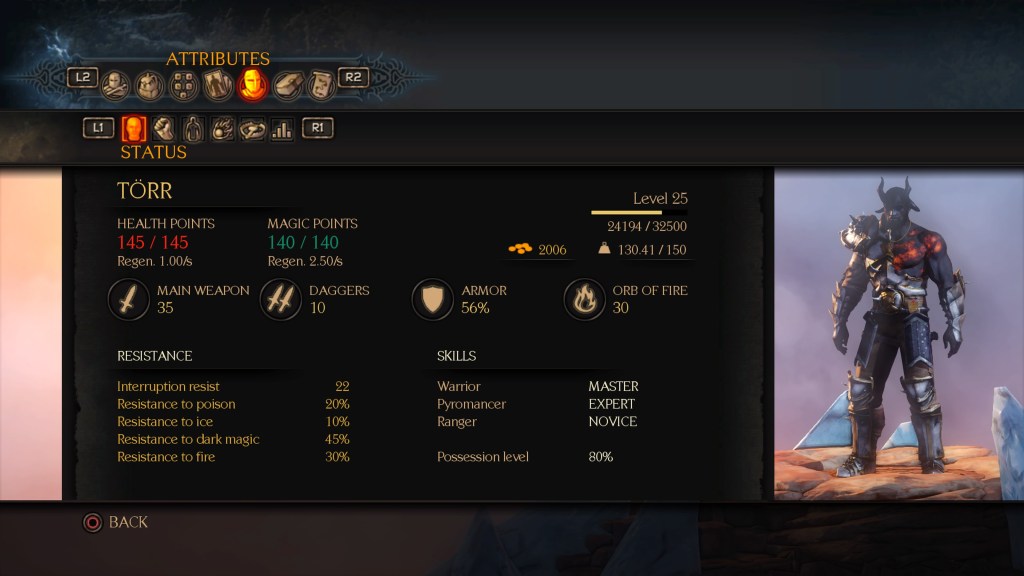This screenshot has height=576, width=1024.
Task: Switch to the backpack inventory tab
Action: [149, 85]
